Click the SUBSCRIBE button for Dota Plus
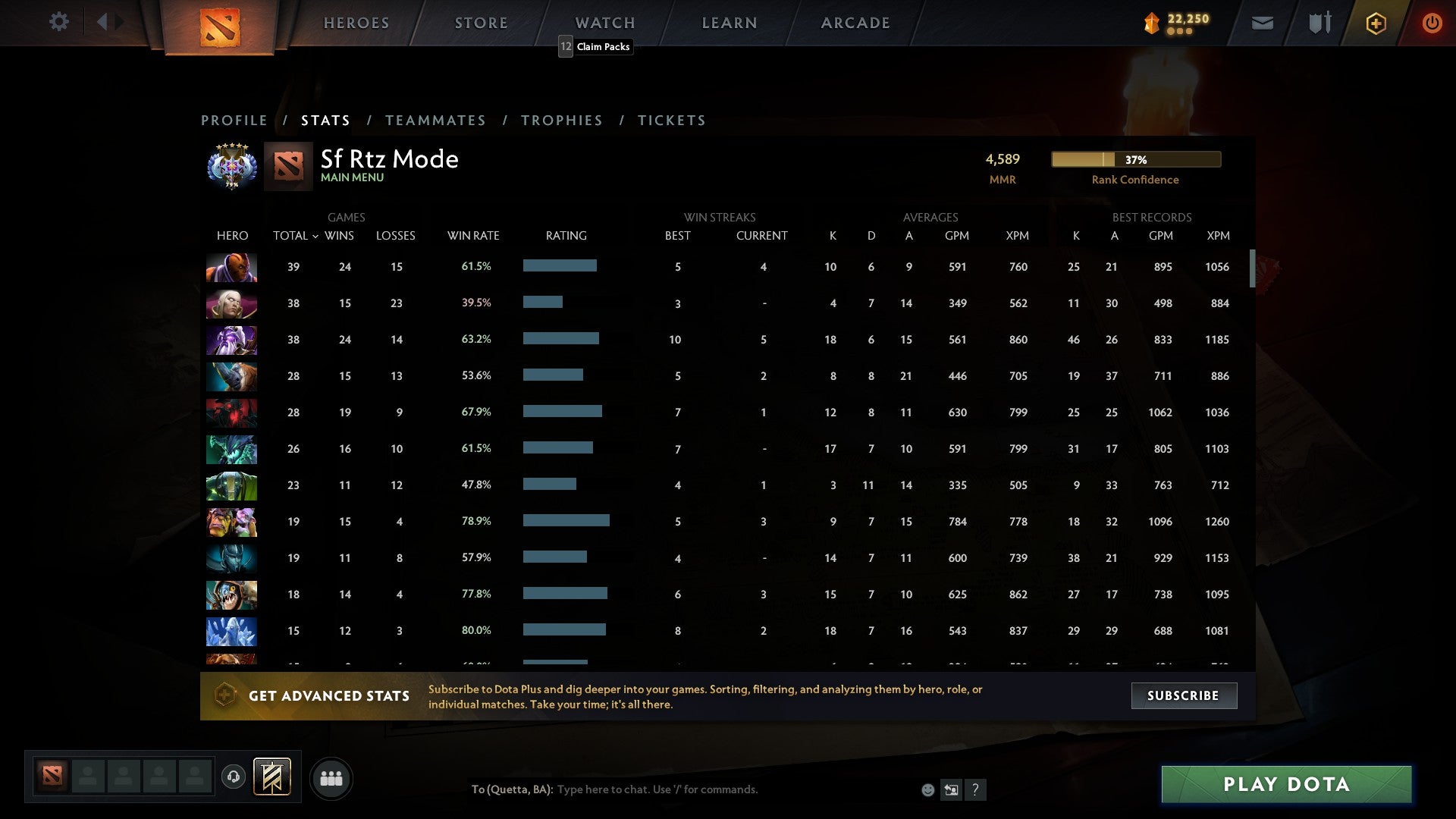Screen dimensions: 1456x819 tap(1183, 695)
